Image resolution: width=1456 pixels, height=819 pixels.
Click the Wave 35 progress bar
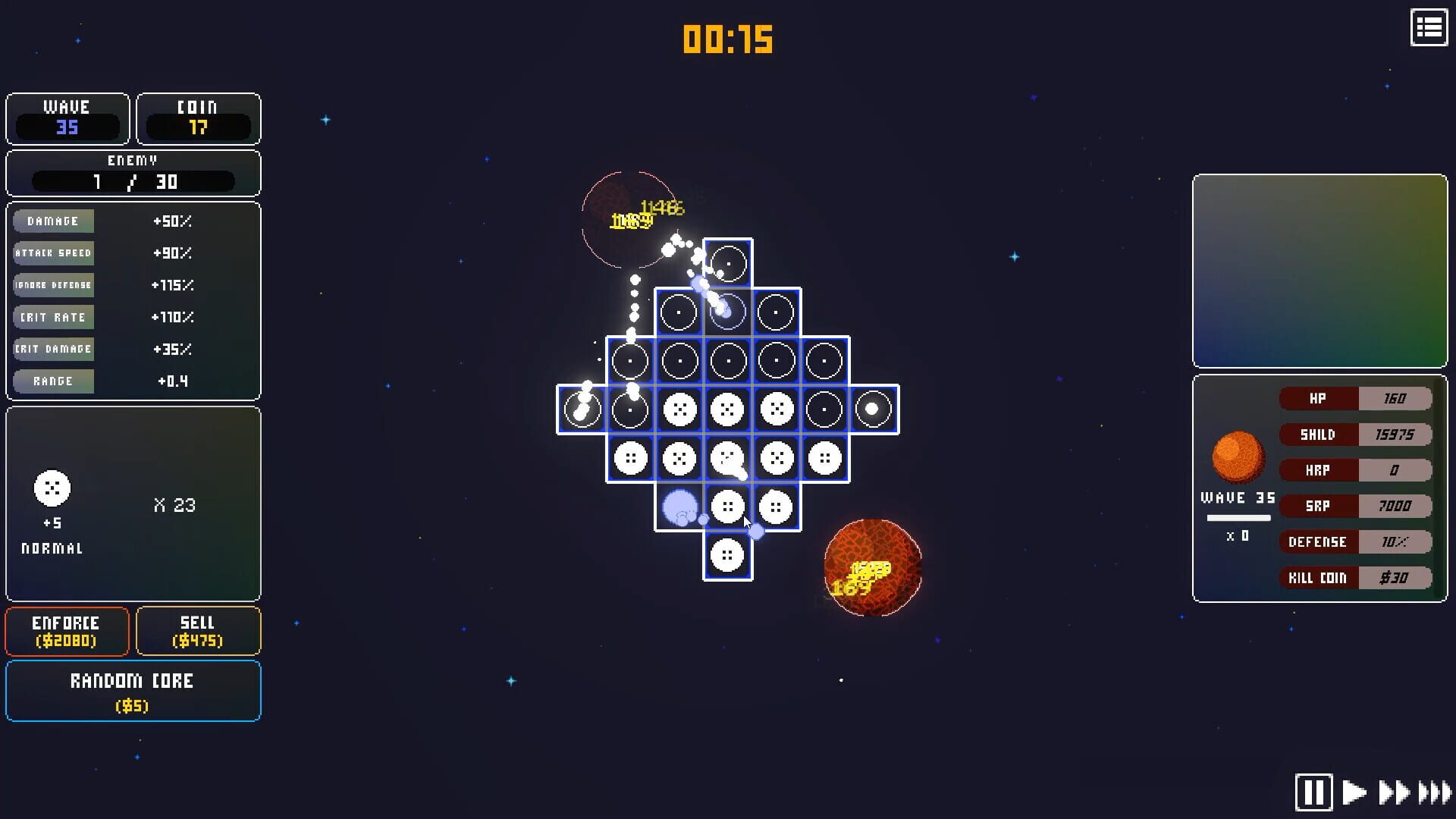(1239, 517)
